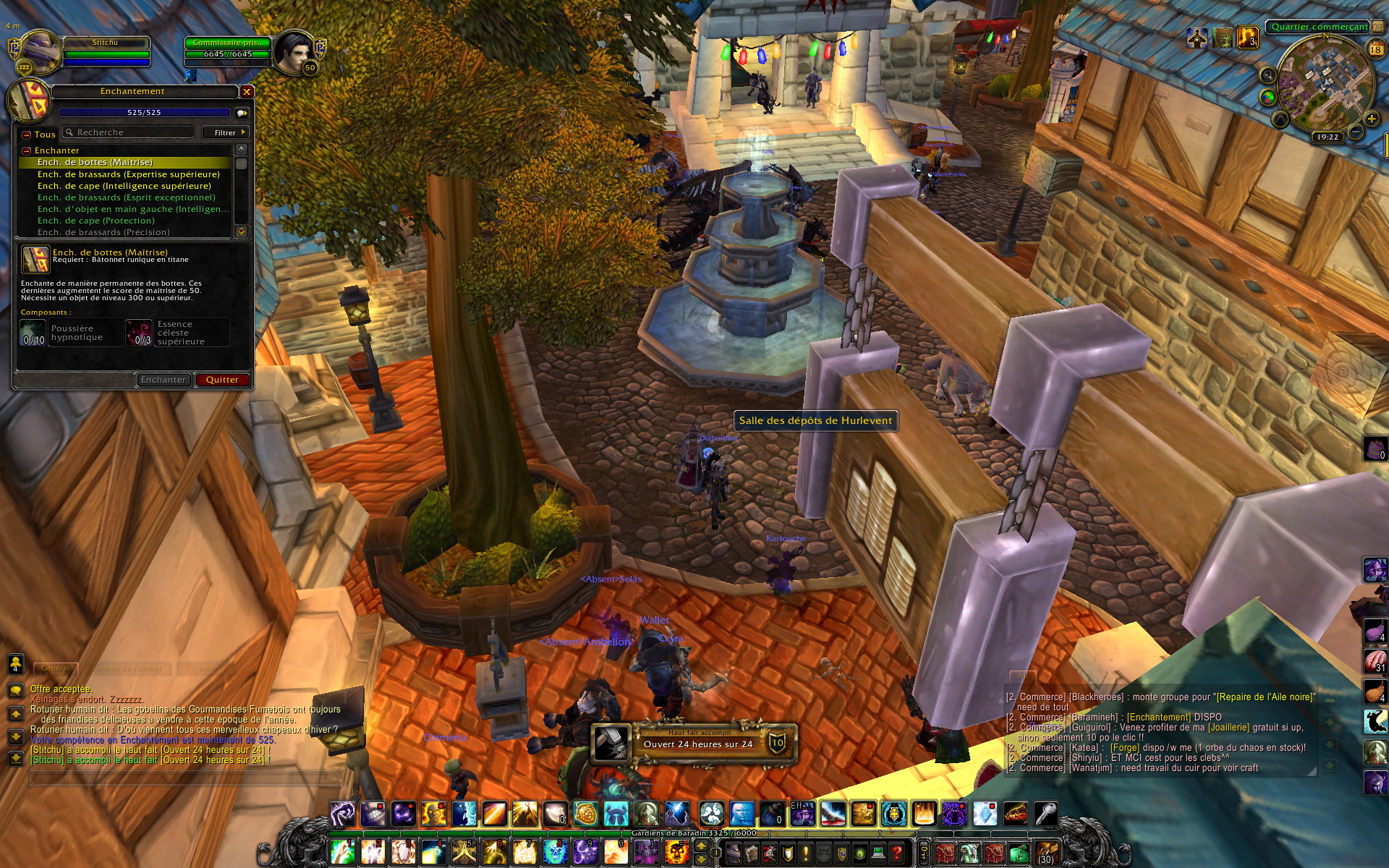Choose Ench. de brassards (Expertise supérieure)
1389x868 pixels.
click(129, 174)
